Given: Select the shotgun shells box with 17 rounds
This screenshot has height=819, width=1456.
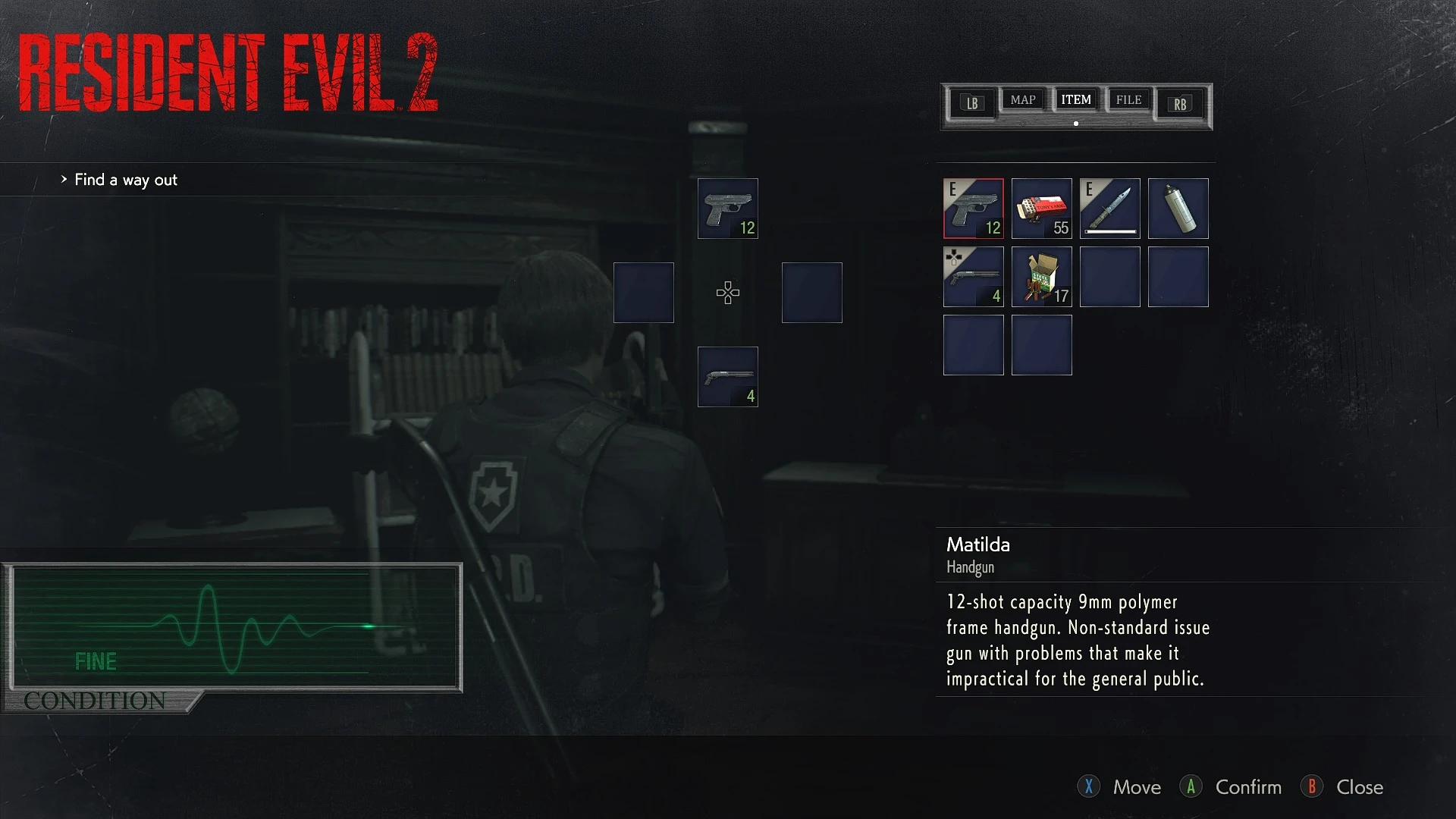Looking at the screenshot, I should pos(1042,276).
